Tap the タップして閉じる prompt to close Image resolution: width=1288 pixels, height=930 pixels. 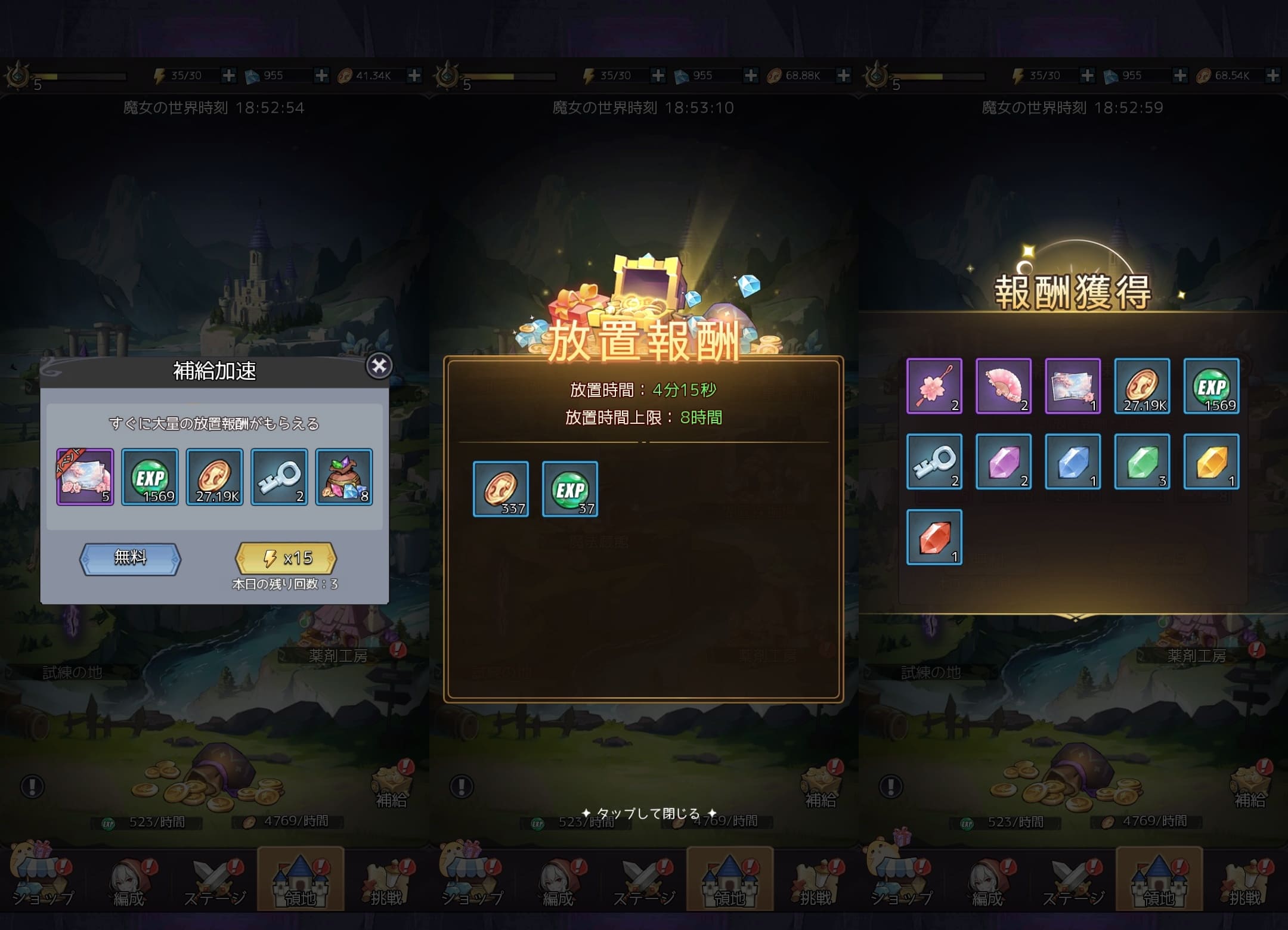point(648,813)
